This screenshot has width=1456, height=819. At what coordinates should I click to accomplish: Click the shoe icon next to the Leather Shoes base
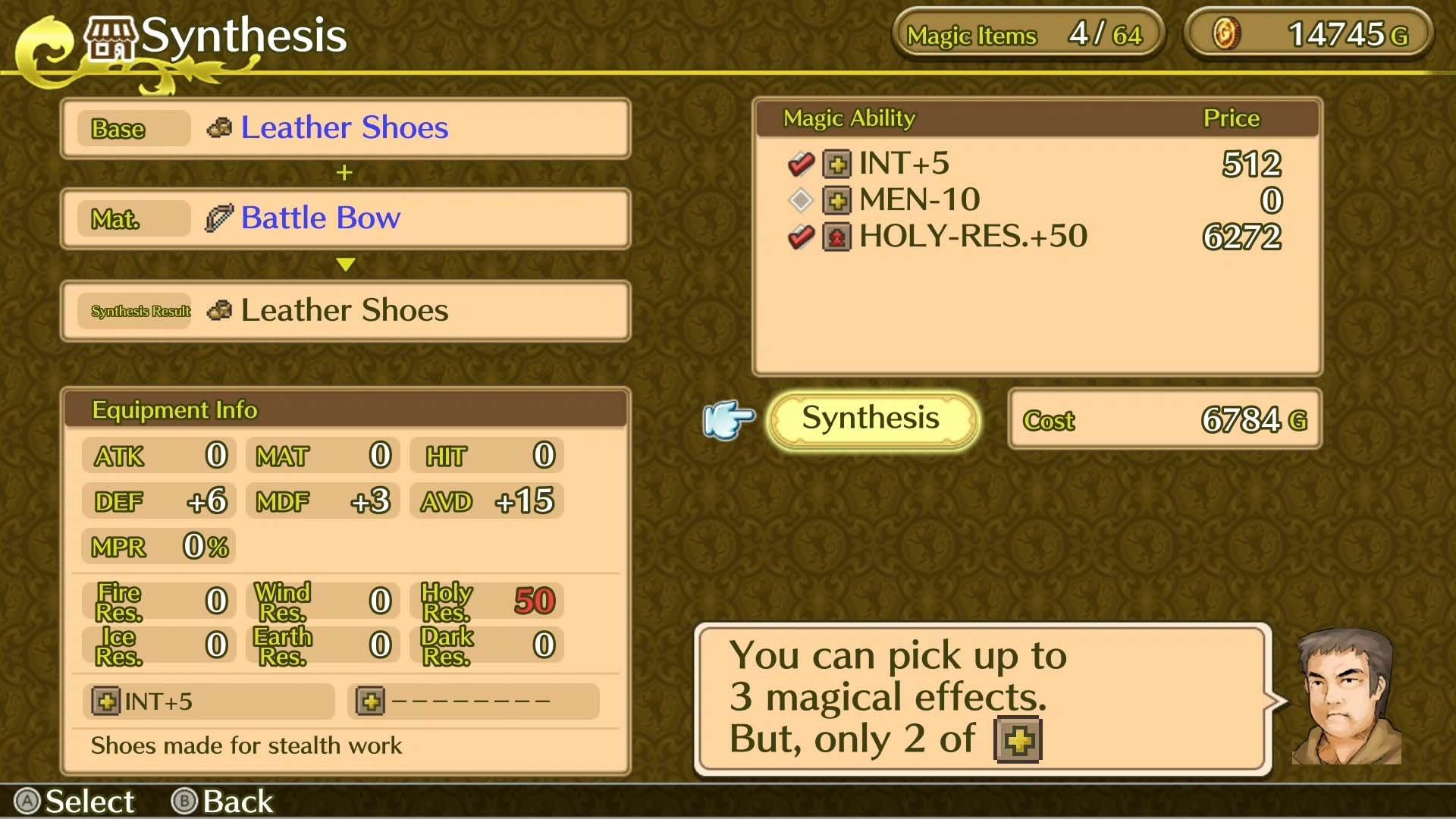219,127
